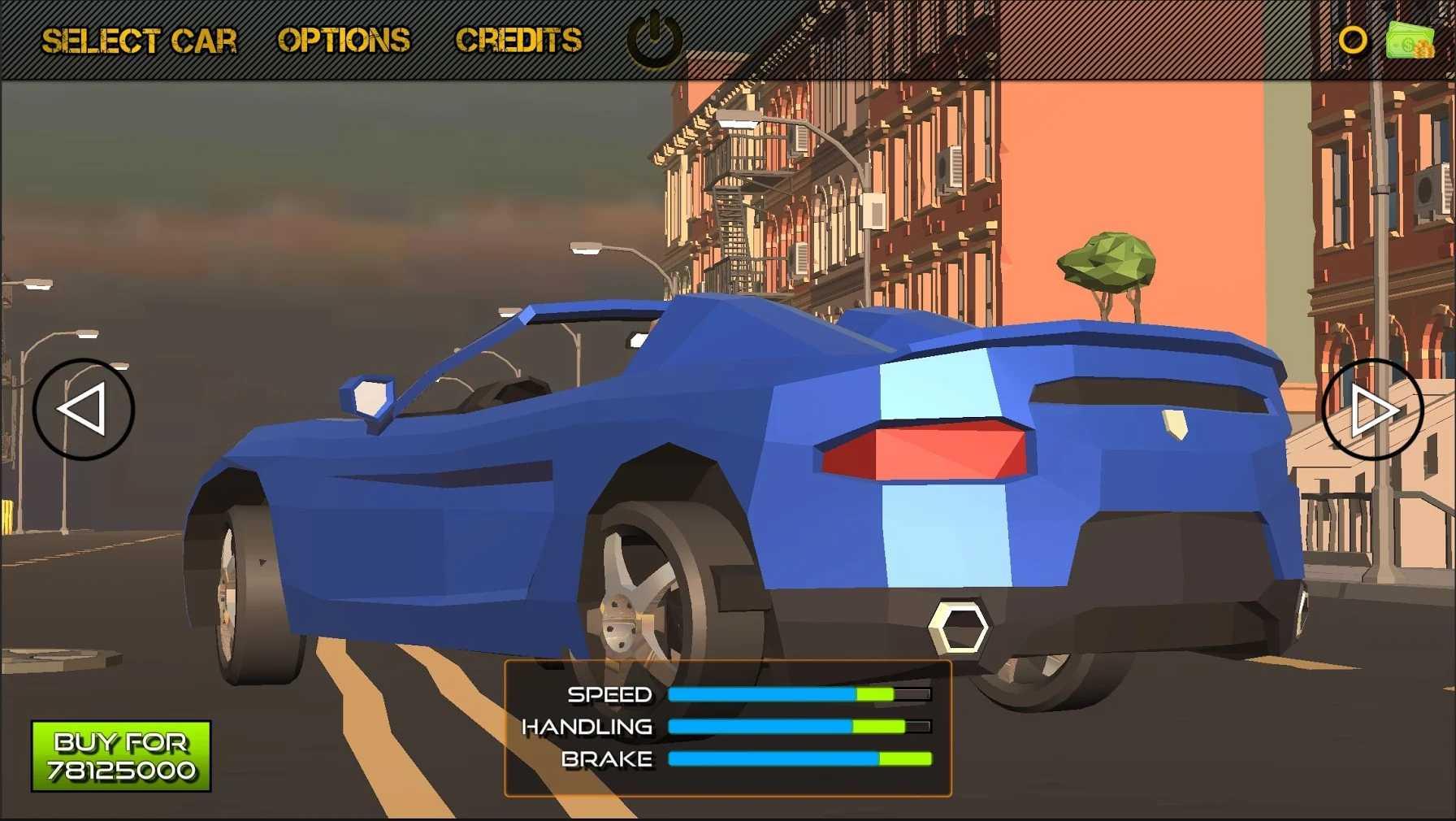
Task: Open the Options menu
Action: 344,41
